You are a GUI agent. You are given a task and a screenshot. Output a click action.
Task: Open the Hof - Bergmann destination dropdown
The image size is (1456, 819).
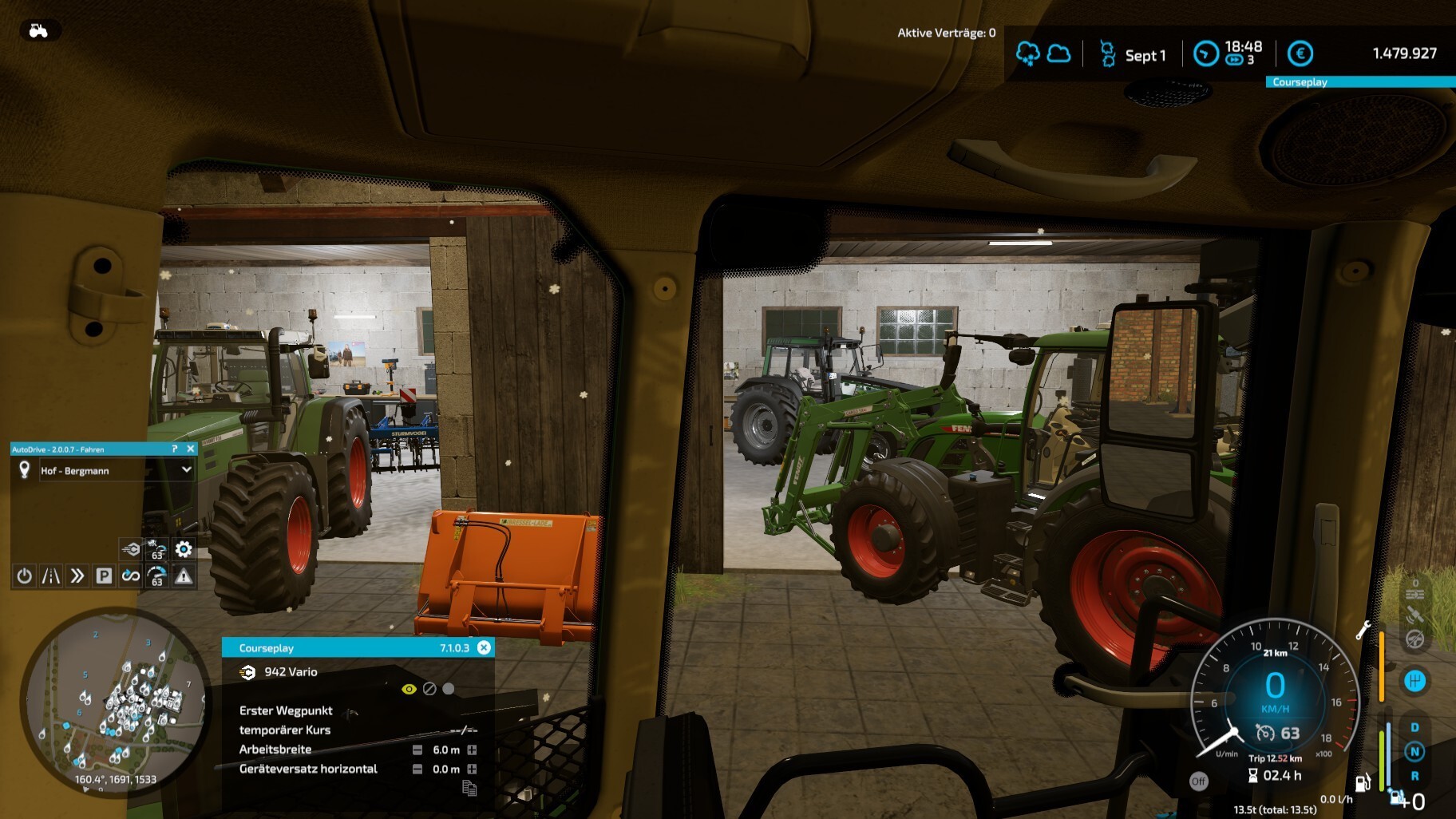coord(186,470)
